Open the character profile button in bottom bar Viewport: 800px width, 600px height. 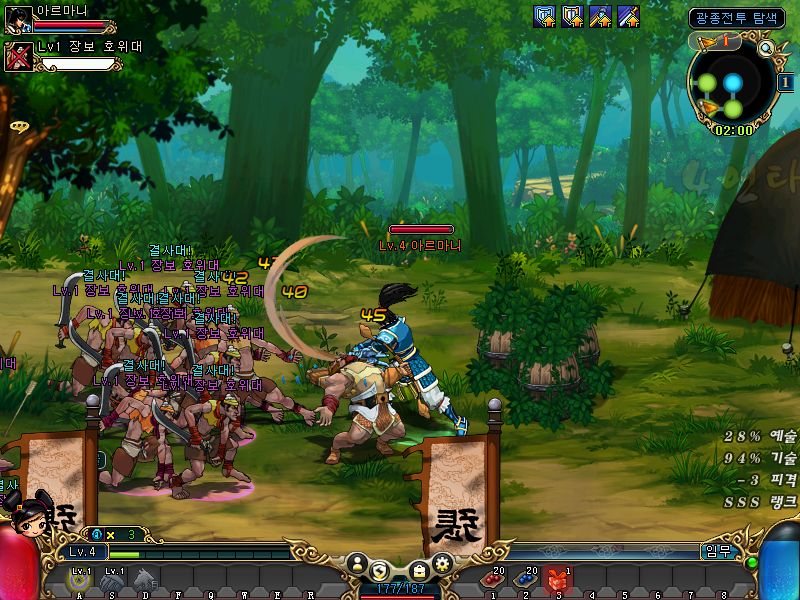[x=356, y=564]
